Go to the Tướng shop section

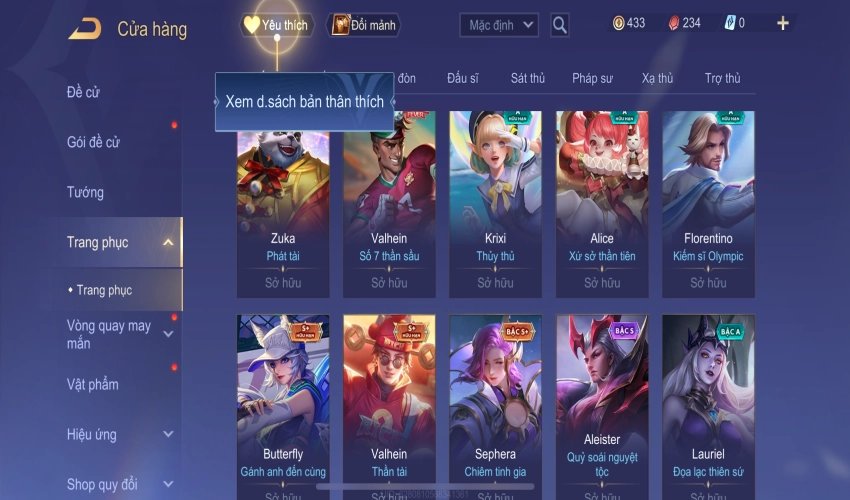point(85,192)
